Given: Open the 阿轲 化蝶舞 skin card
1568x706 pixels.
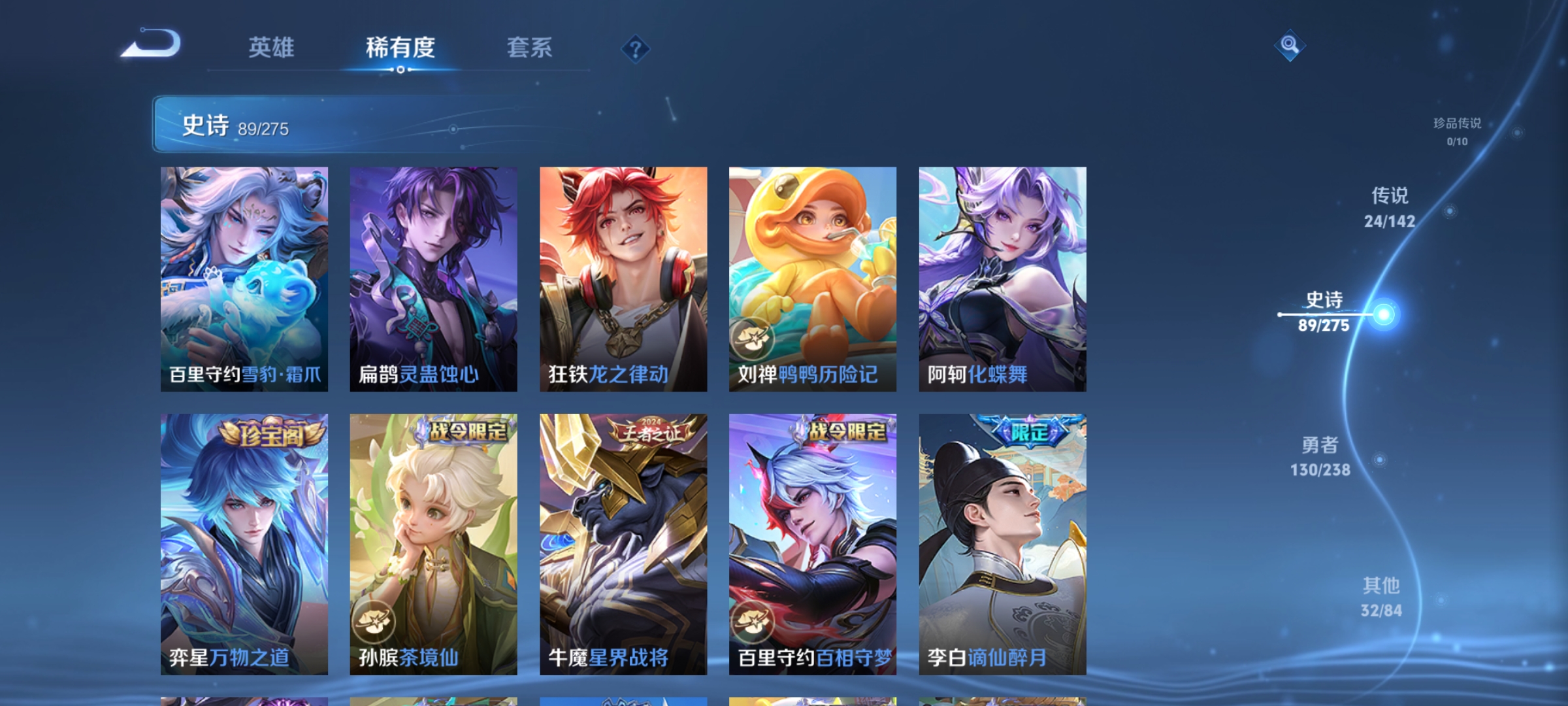Looking at the screenshot, I should click(x=1004, y=278).
